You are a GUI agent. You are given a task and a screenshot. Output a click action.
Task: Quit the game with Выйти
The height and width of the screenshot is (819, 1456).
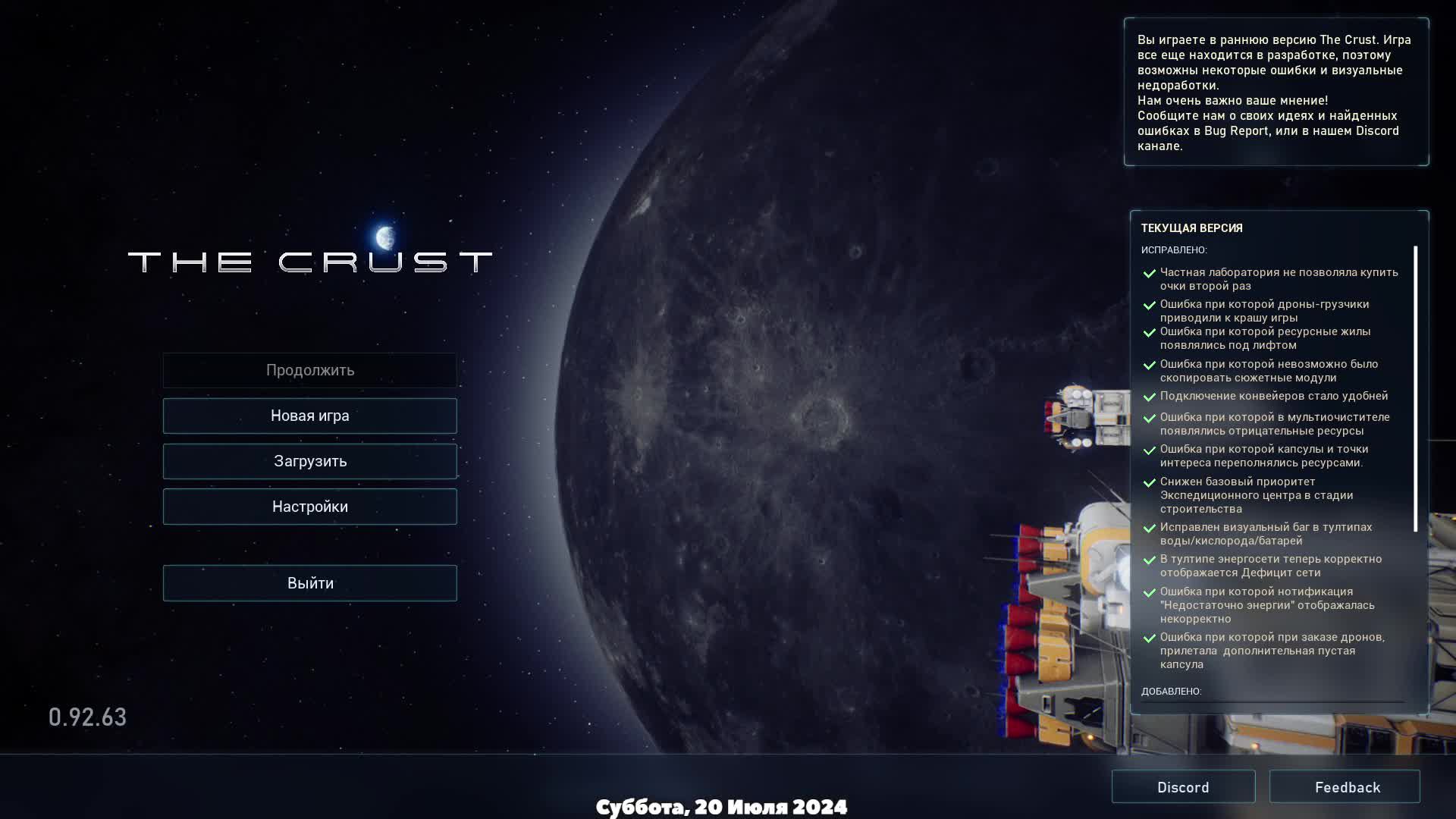[x=309, y=583]
